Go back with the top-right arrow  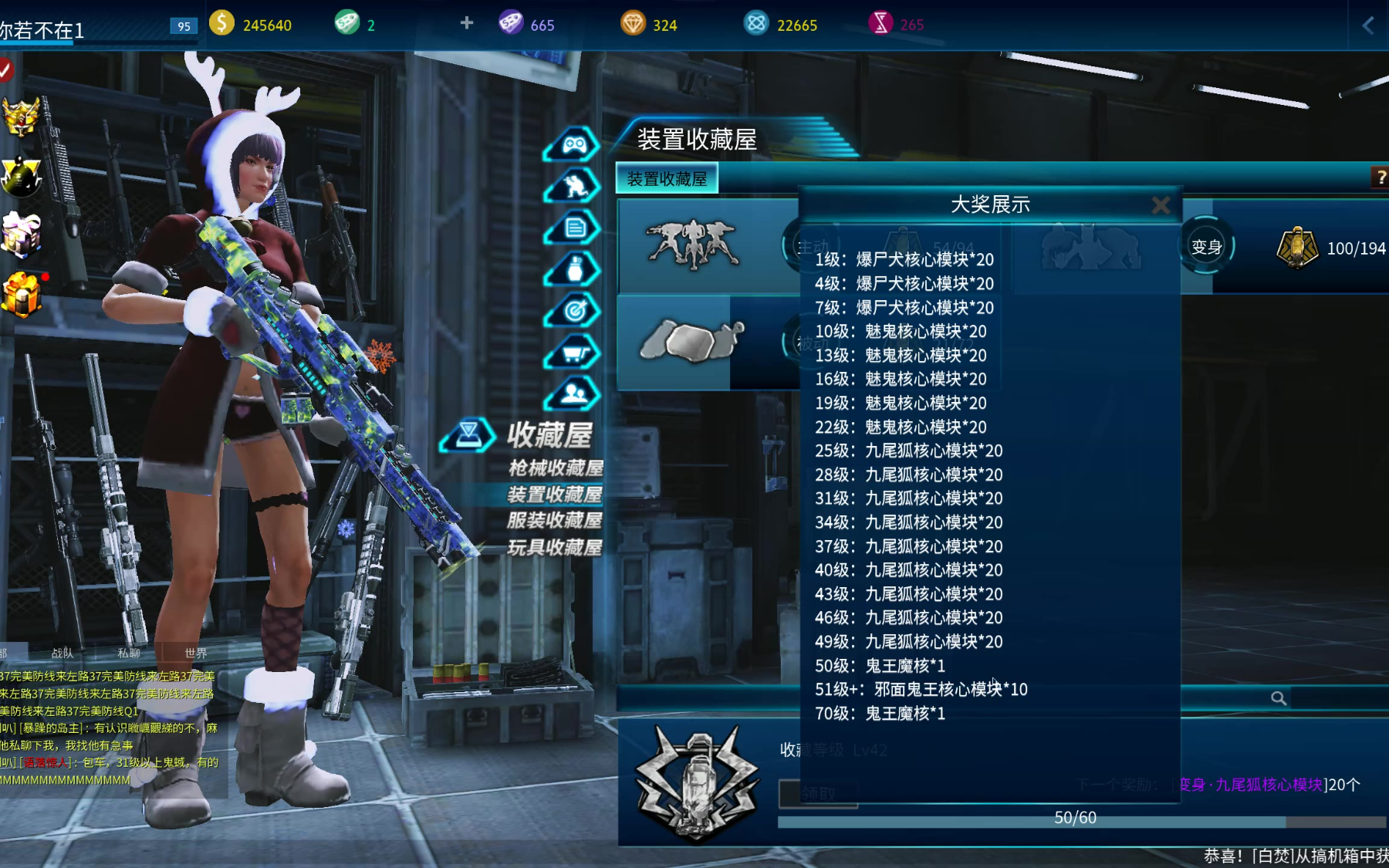(x=1368, y=25)
